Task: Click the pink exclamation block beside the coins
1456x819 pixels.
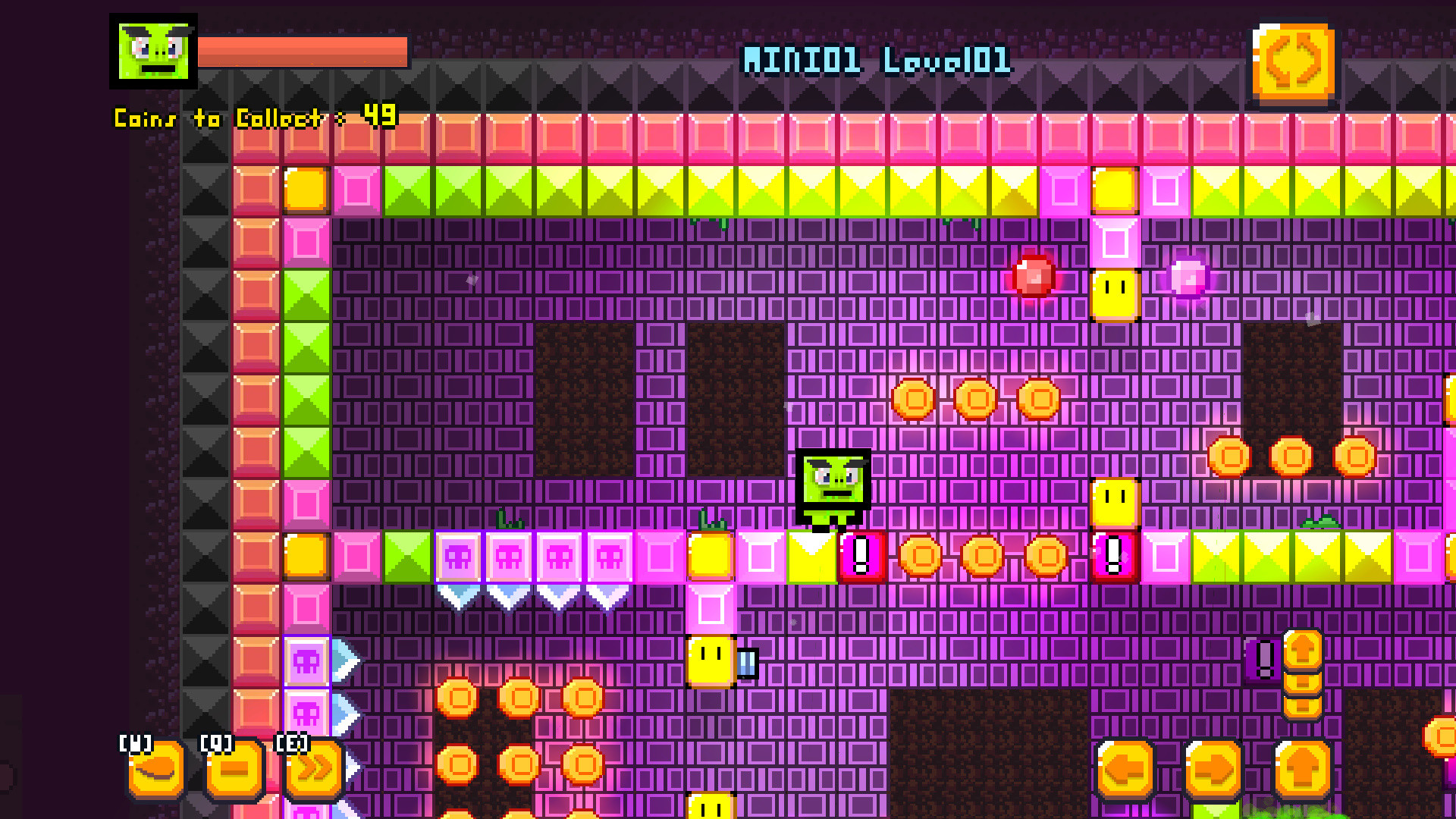Action: coord(859,556)
